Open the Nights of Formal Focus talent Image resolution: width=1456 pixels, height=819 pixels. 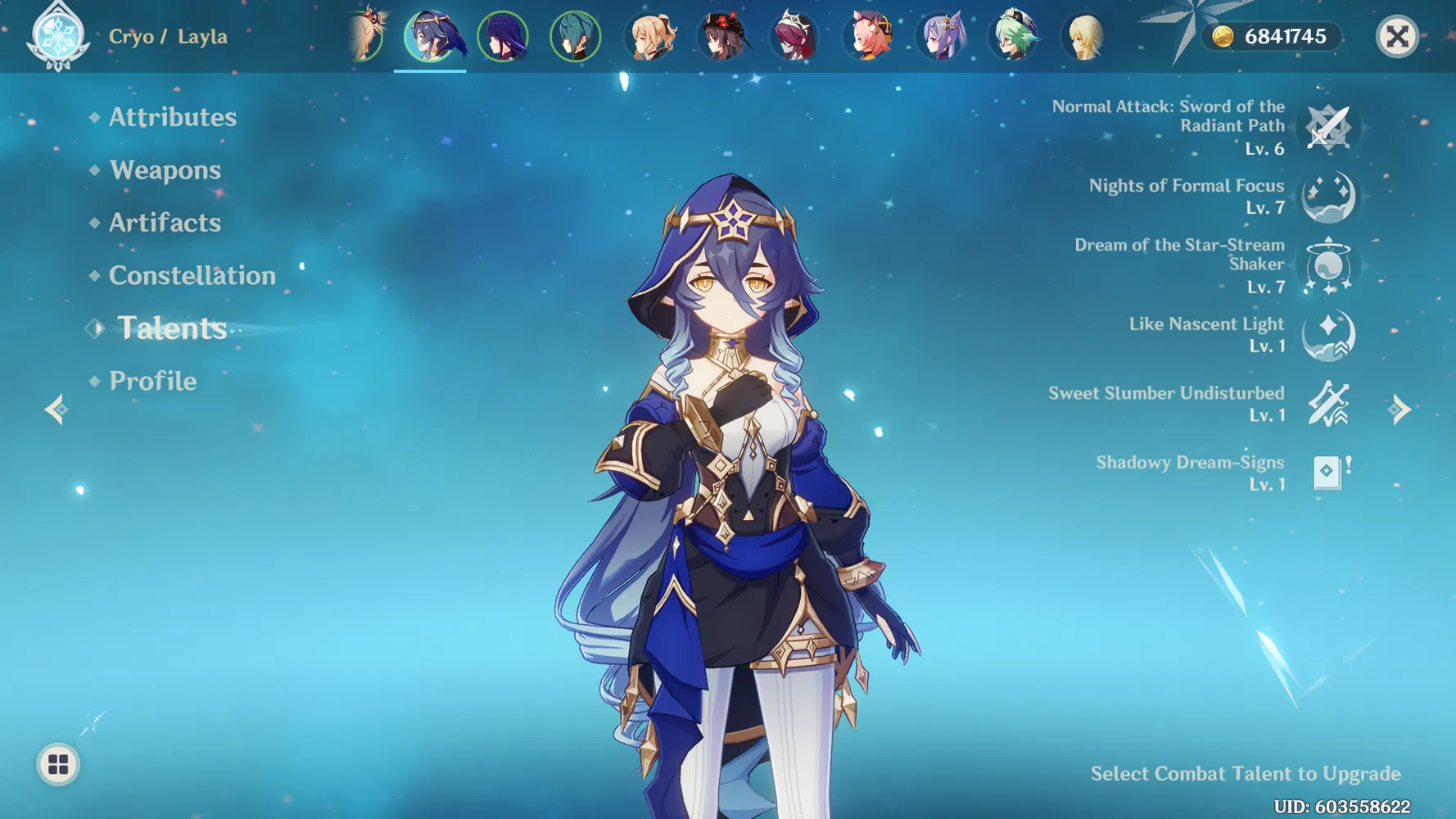[1327, 197]
